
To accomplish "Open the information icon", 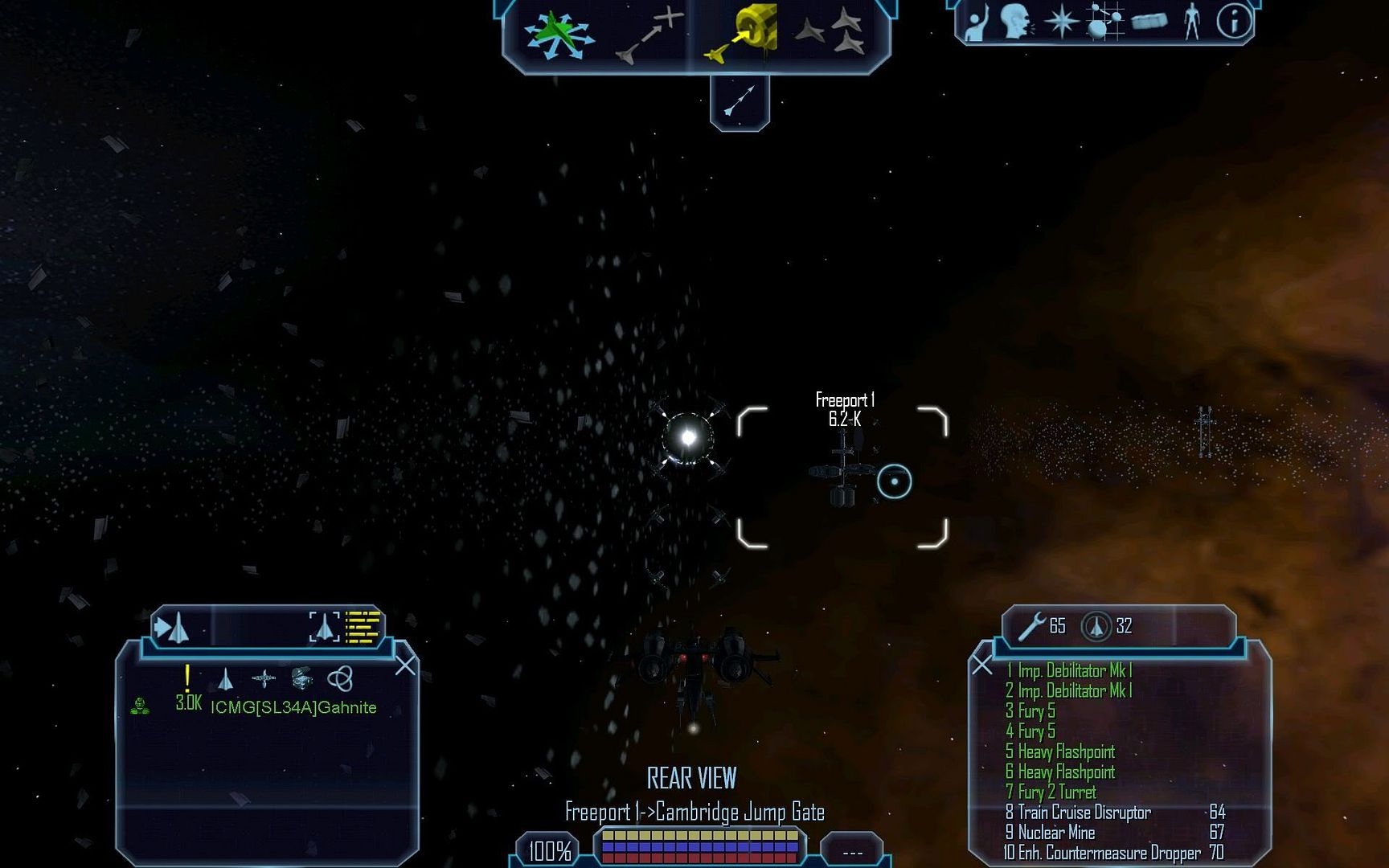I will pyautogui.click(x=1234, y=22).
